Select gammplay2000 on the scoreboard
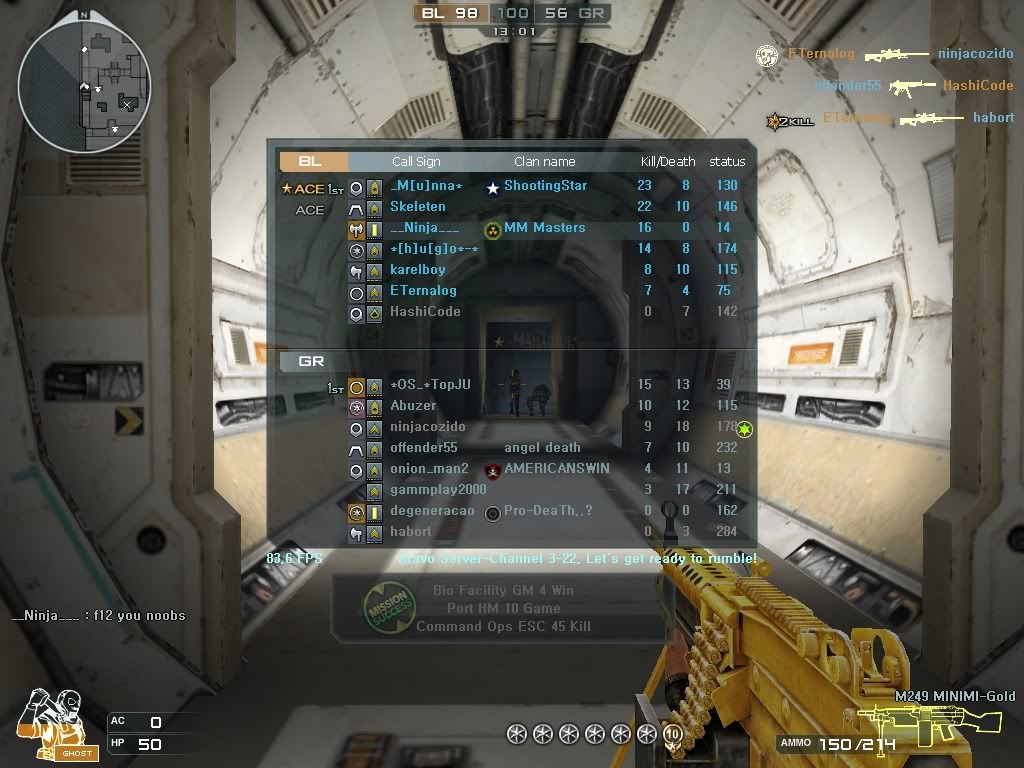Screen dimensions: 1024x768 (x=438, y=489)
